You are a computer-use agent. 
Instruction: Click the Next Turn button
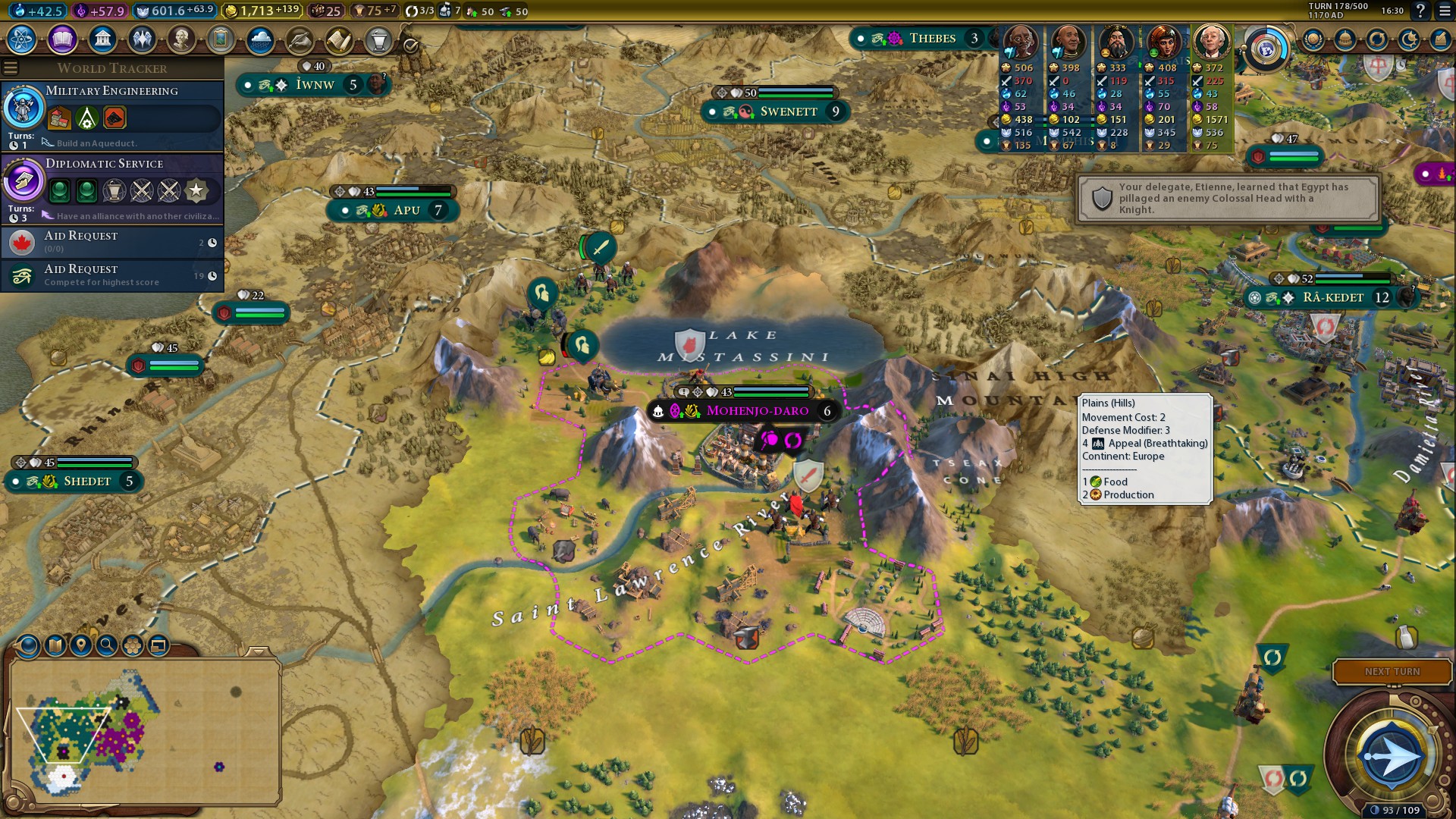[1392, 671]
